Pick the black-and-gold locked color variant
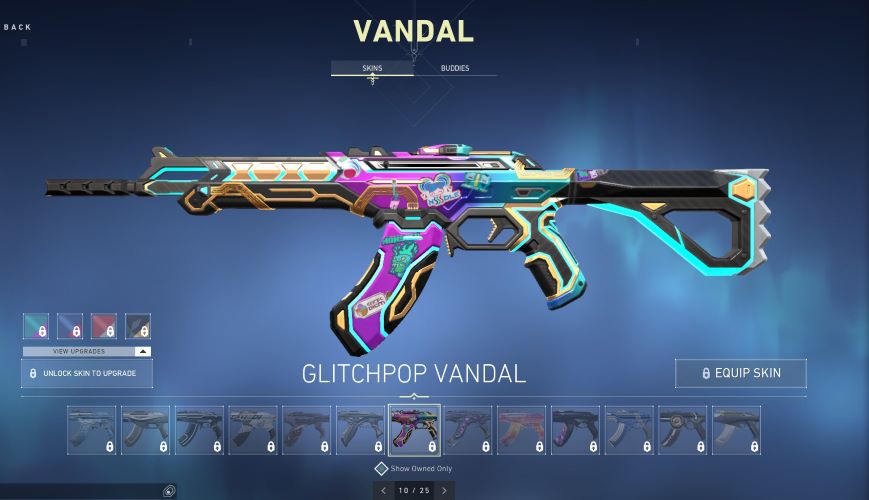This screenshot has width=869, height=500. (x=138, y=326)
